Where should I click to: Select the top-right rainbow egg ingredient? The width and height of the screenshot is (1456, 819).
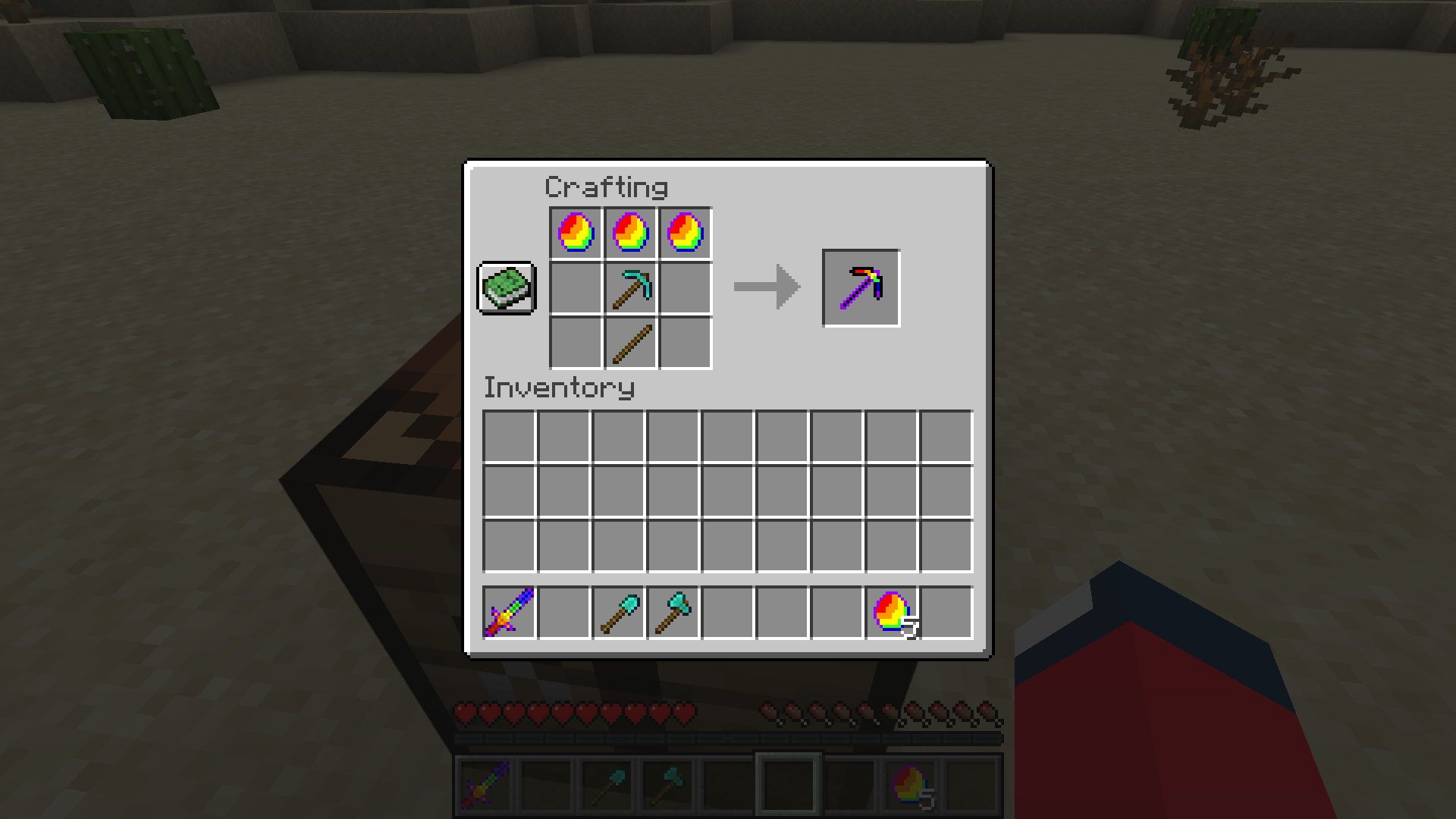click(x=685, y=233)
